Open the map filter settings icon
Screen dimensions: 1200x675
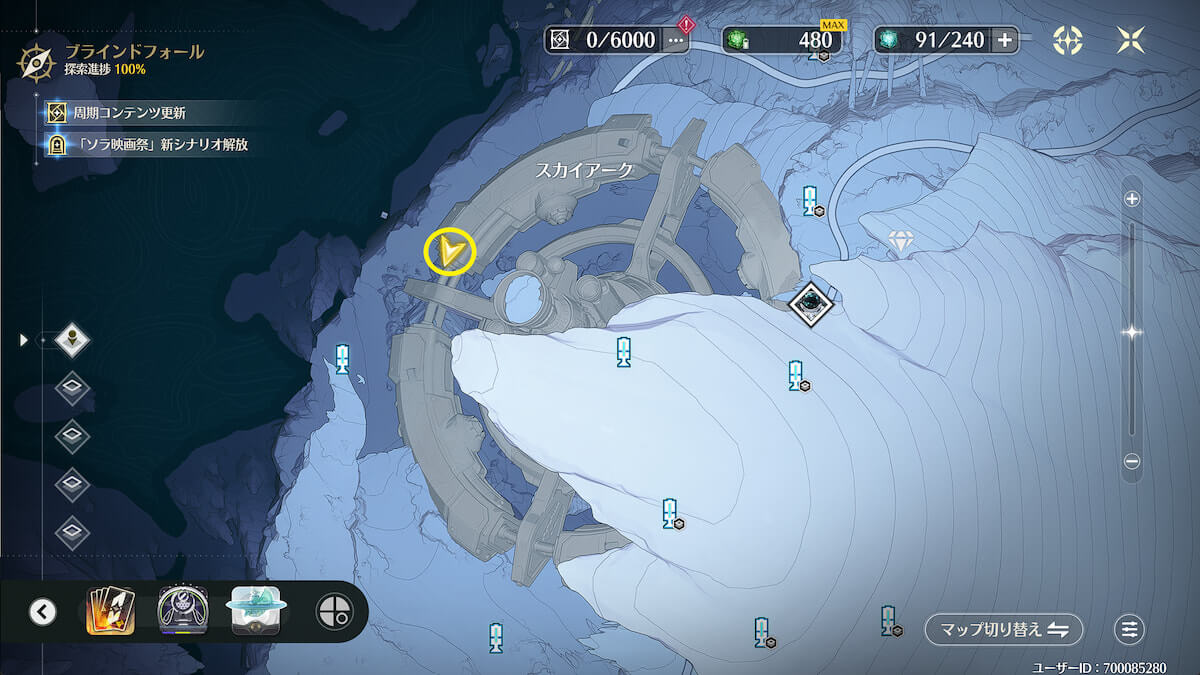tap(1130, 630)
